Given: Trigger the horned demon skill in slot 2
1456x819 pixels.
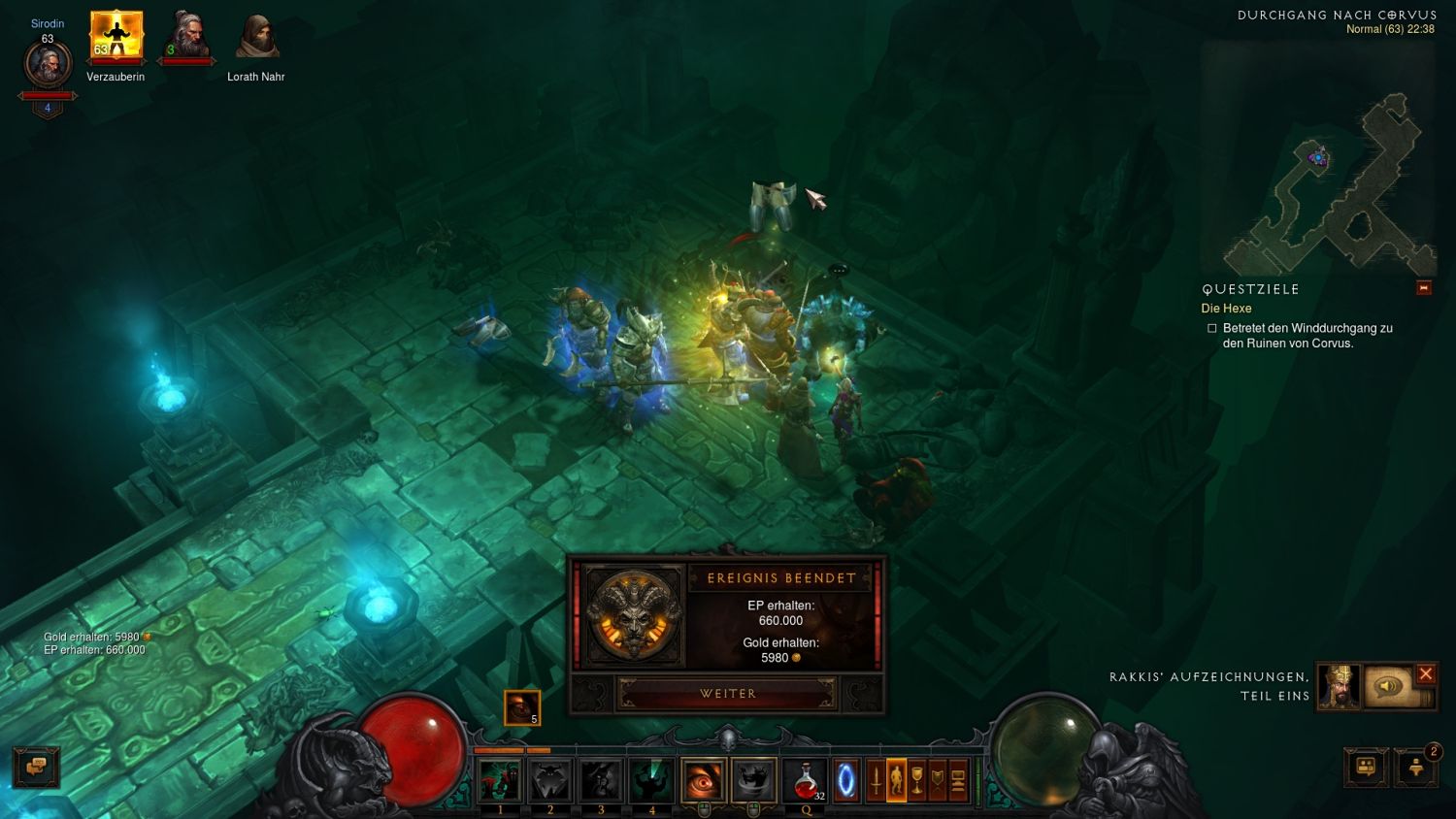Looking at the screenshot, I should (550, 780).
